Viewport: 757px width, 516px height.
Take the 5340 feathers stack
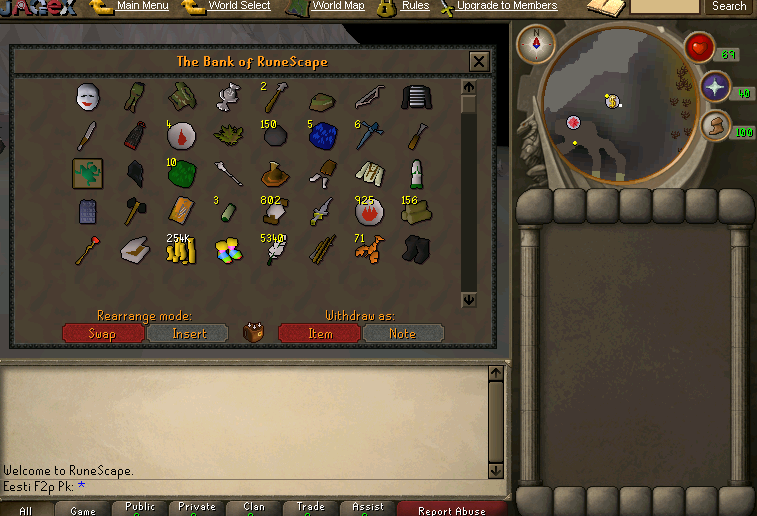pyautogui.click(x=272, y=250)
